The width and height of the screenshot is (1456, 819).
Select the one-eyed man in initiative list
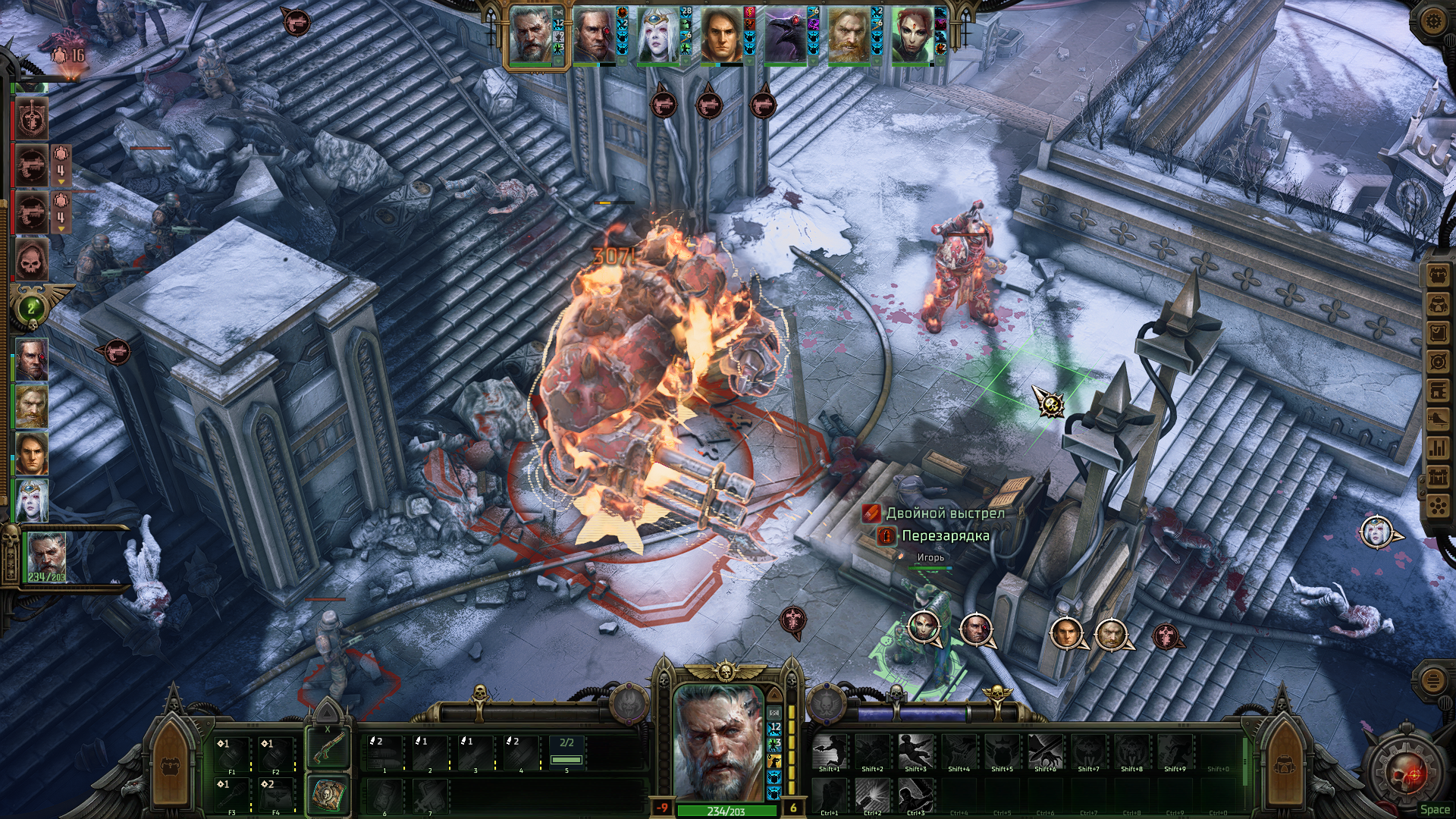tap(32, 360)
